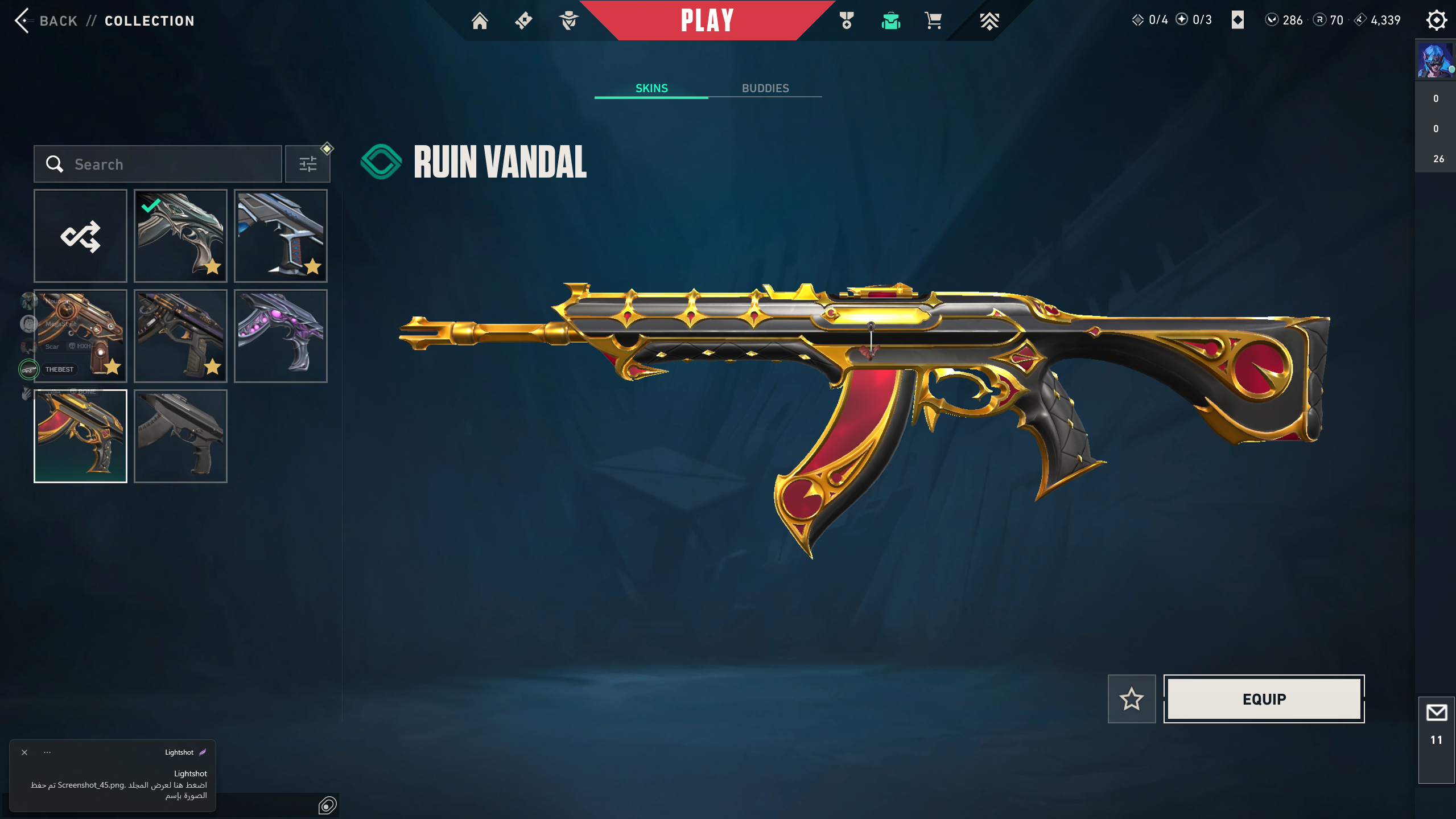Select the currently equipped Vandal skin with checkmark

tap(180, 236)
